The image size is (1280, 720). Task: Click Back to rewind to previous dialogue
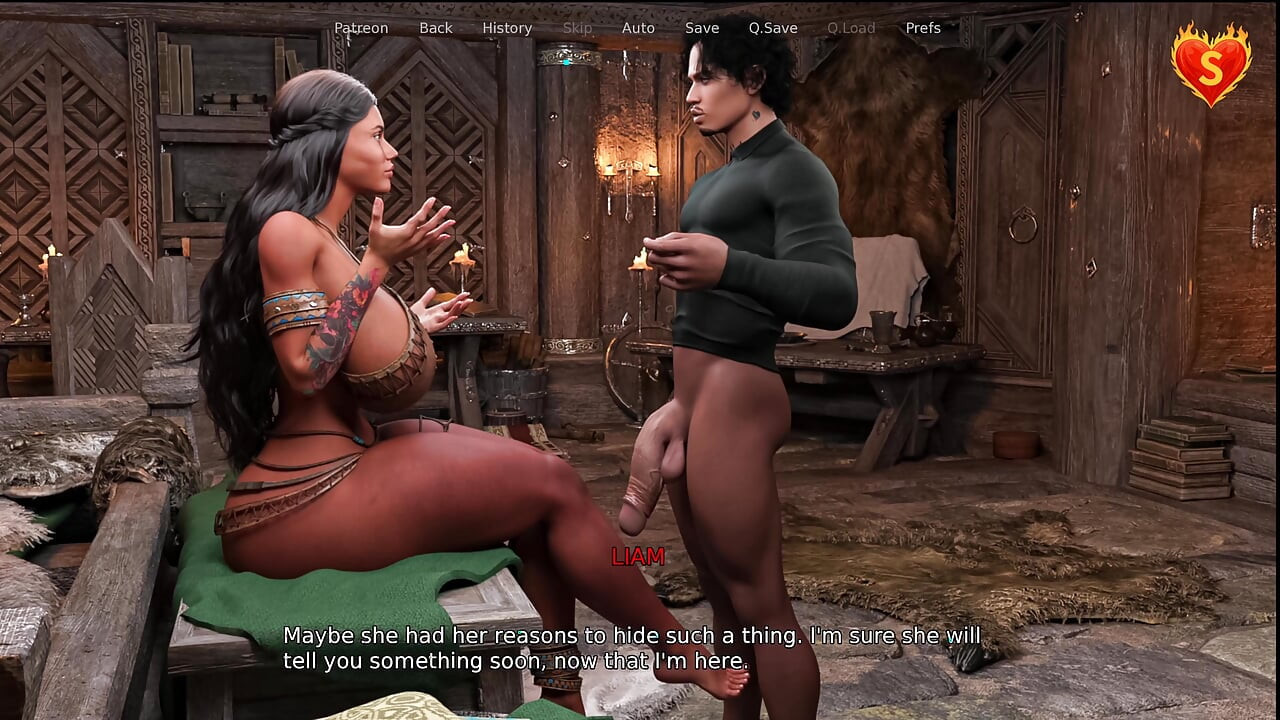coord(435,27)
